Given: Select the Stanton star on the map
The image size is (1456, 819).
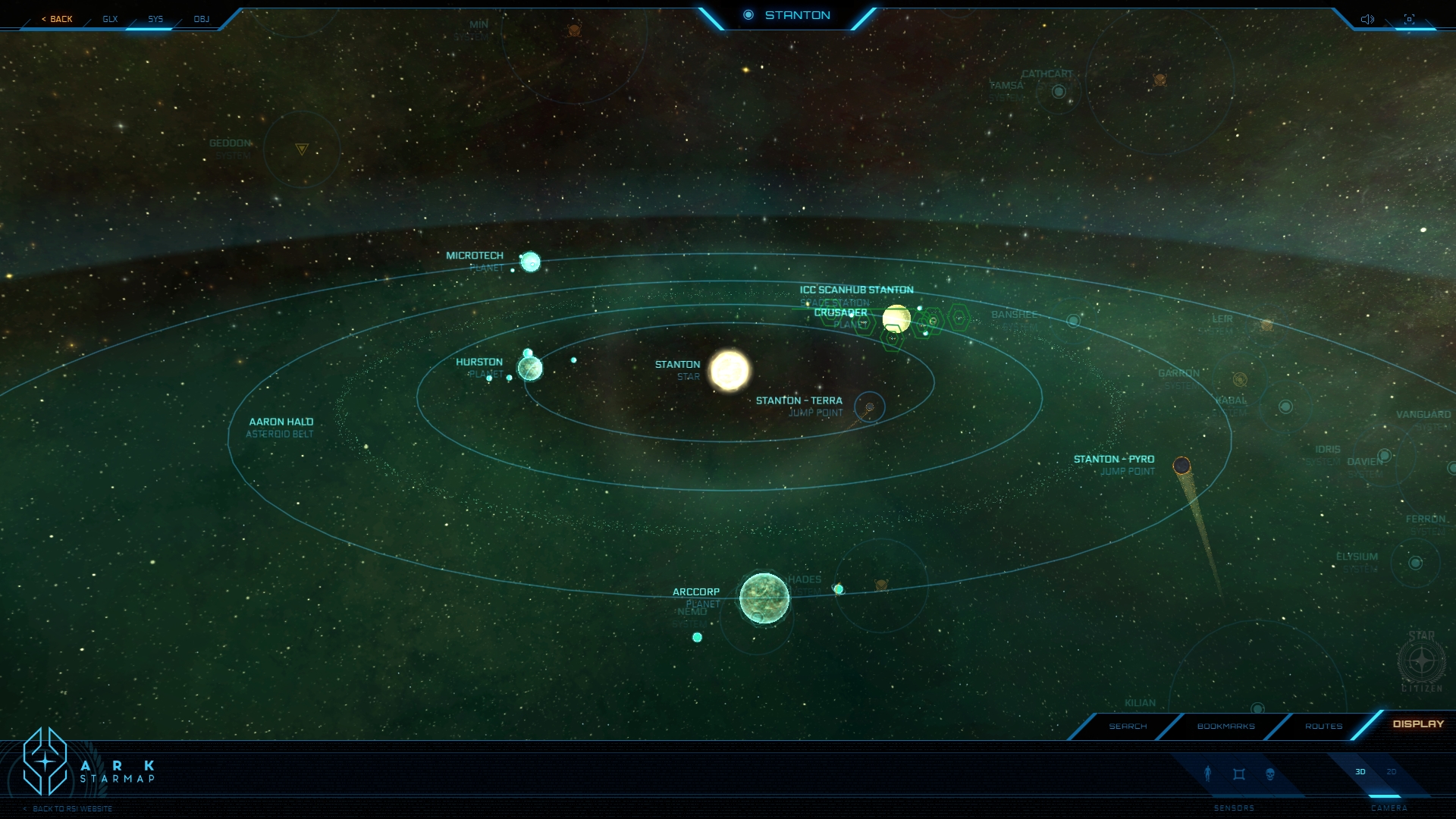Looking at the screenshot, I should pyautogui.click(x=730, y=370).
